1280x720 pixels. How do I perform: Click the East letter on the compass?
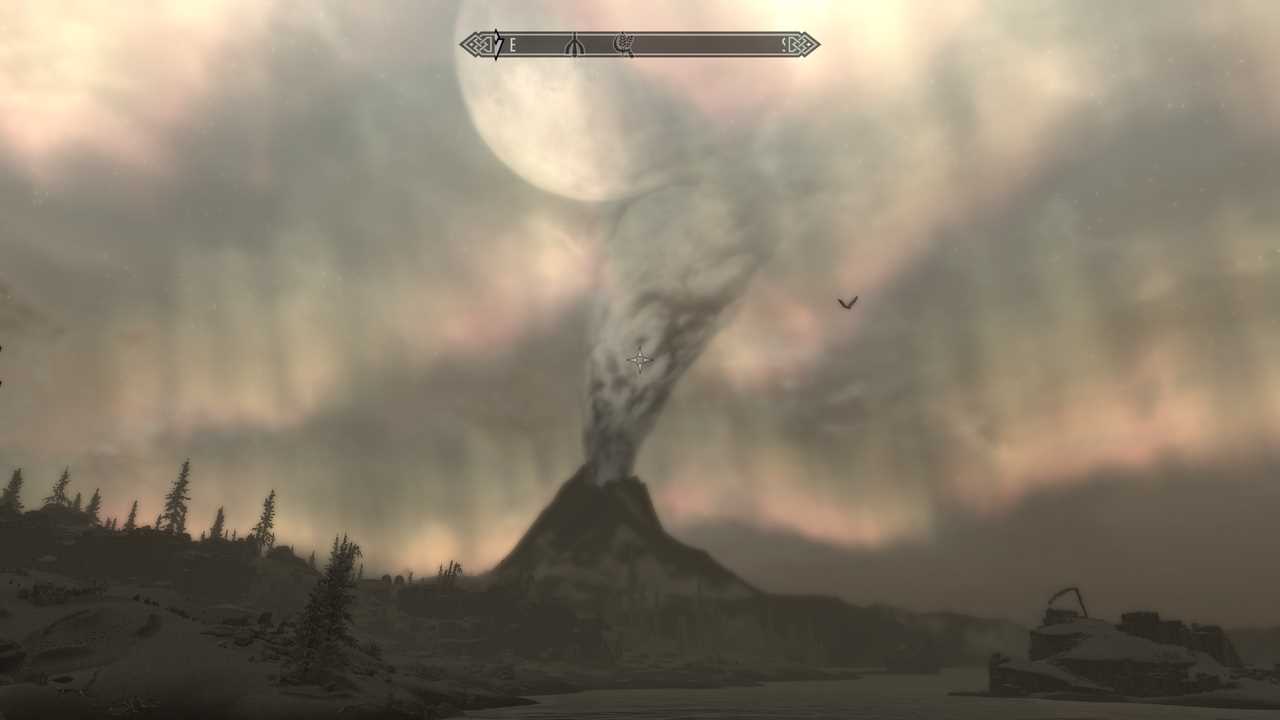coord(513,45)
